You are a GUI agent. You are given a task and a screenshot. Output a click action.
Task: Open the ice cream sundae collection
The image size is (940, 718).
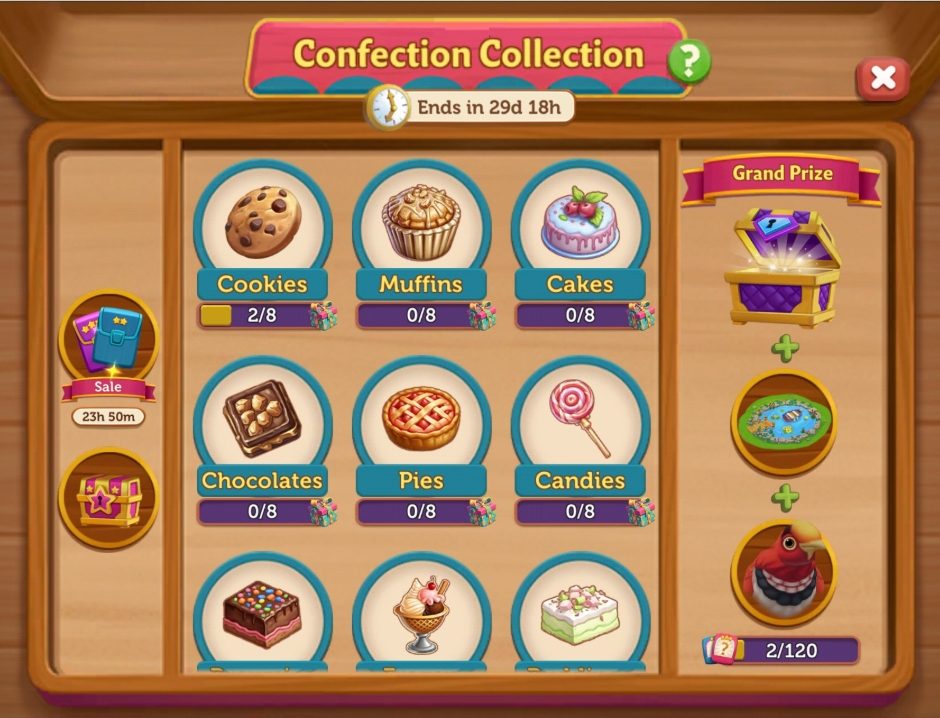(x=421, y=612)
